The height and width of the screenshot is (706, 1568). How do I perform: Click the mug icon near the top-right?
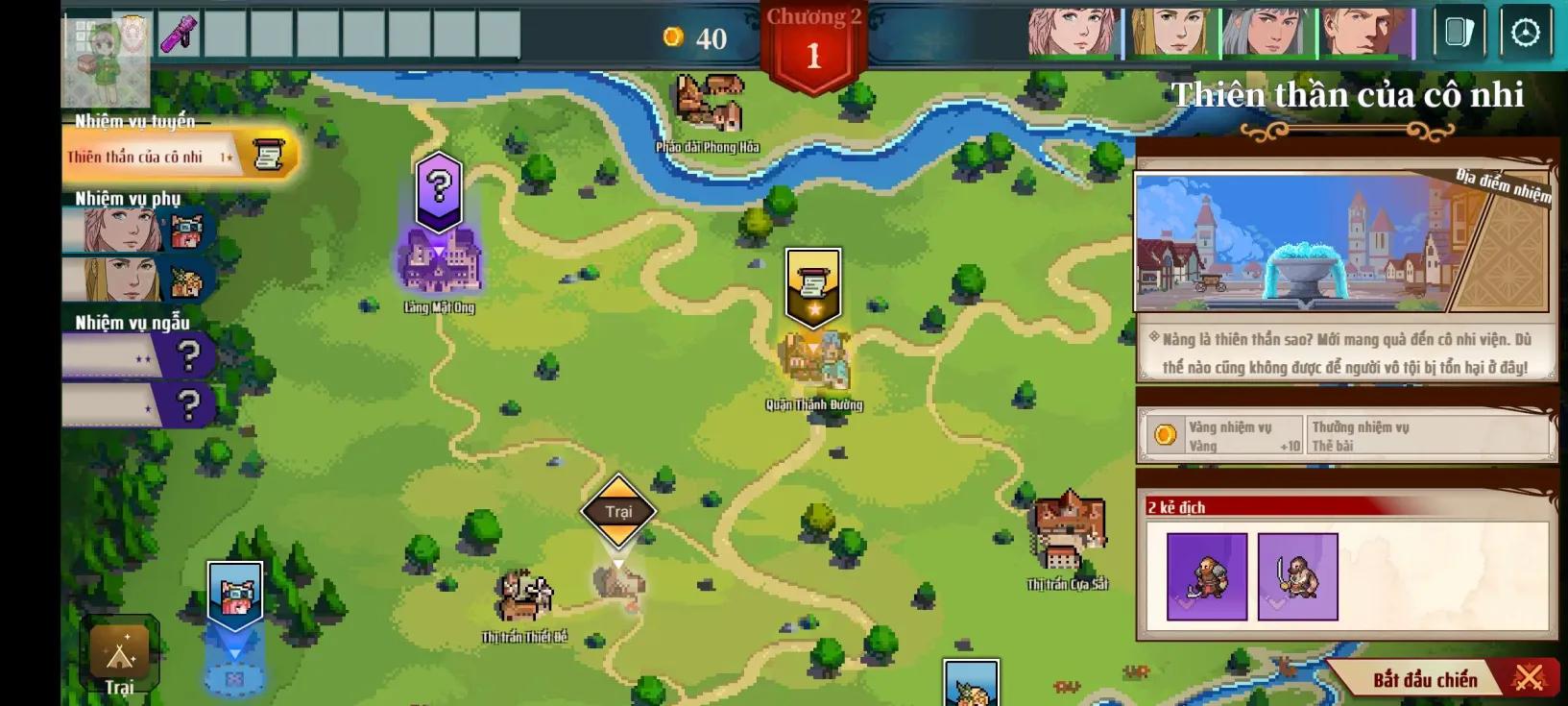click(1460, 30)
